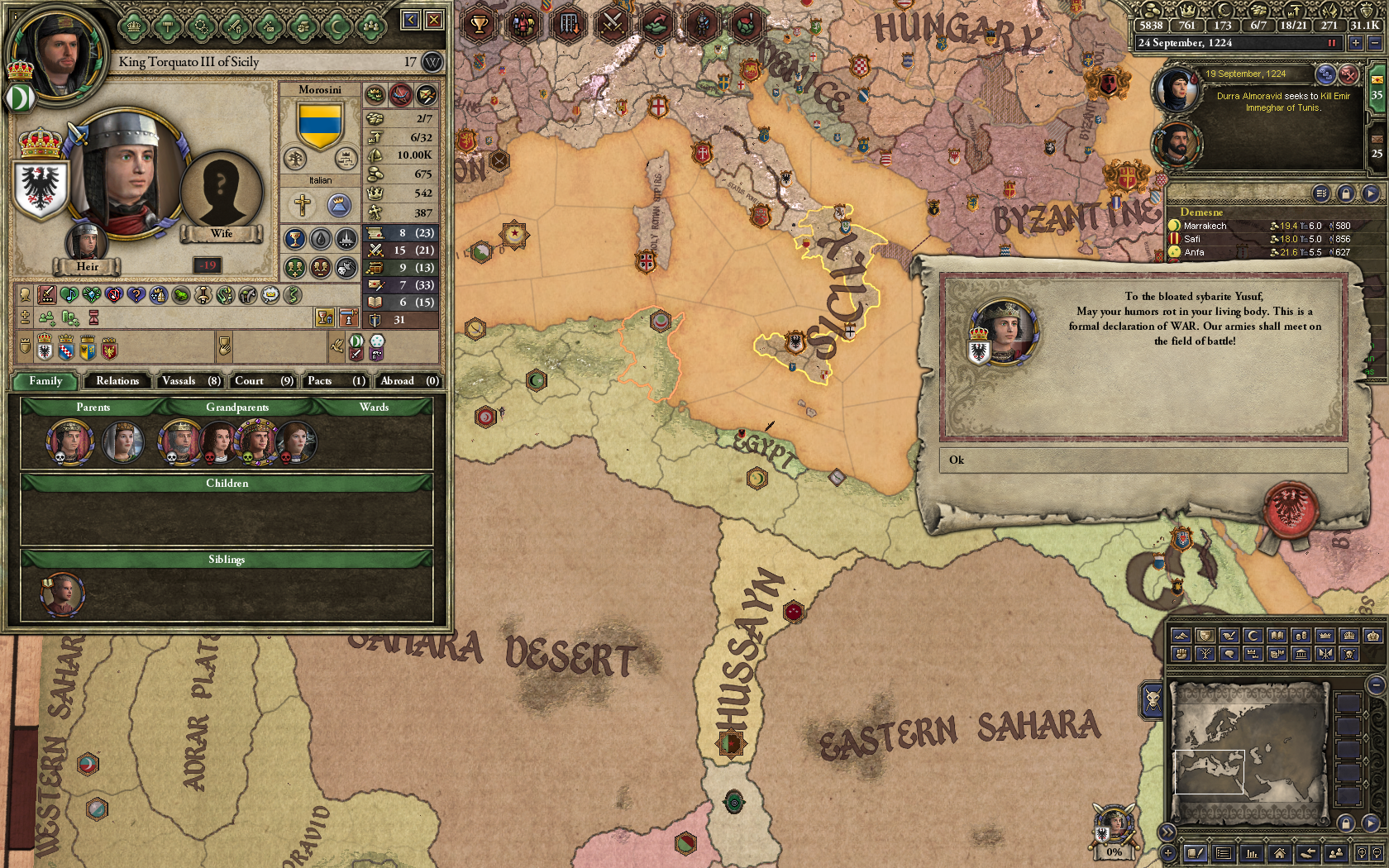1389x868 pixels.
Task: Select the diplomacy map mode (quill icon)
Action: 1228,635
